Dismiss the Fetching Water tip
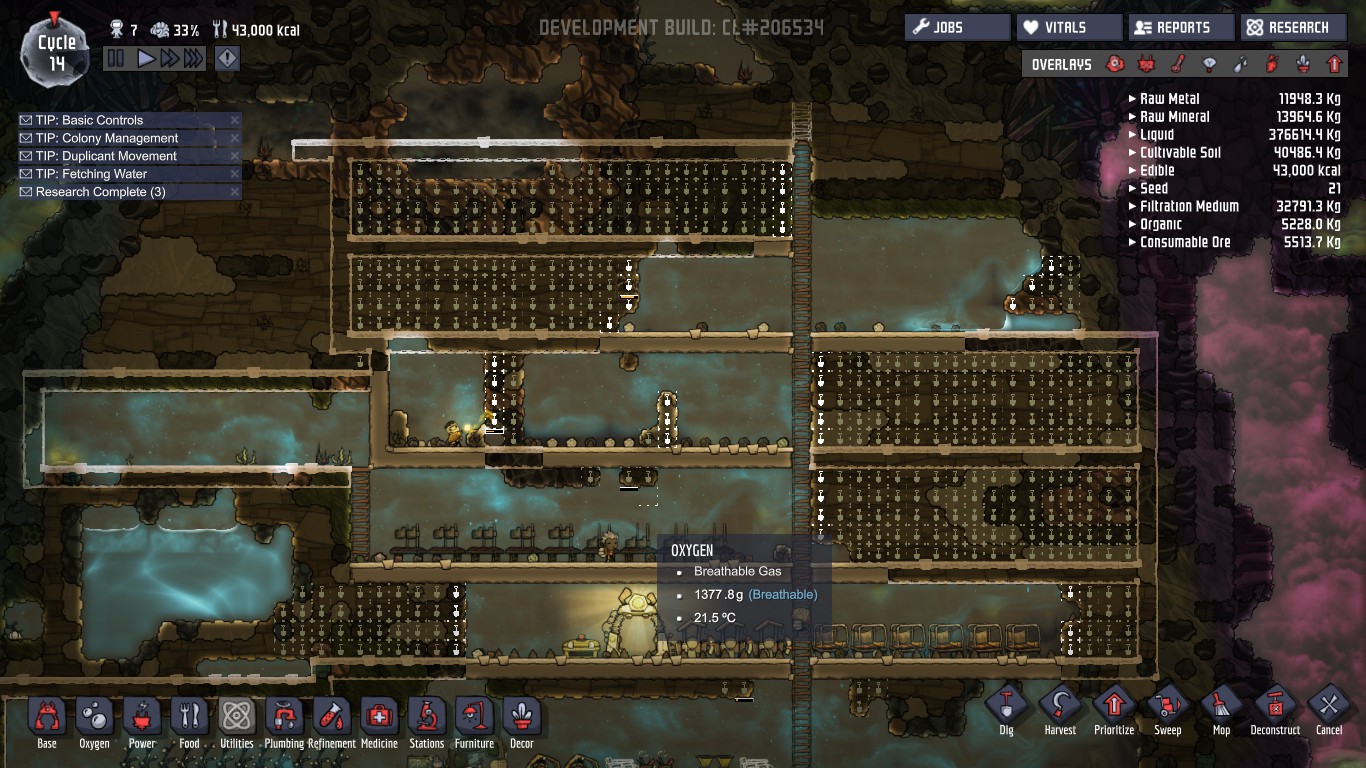 point(234,174)
